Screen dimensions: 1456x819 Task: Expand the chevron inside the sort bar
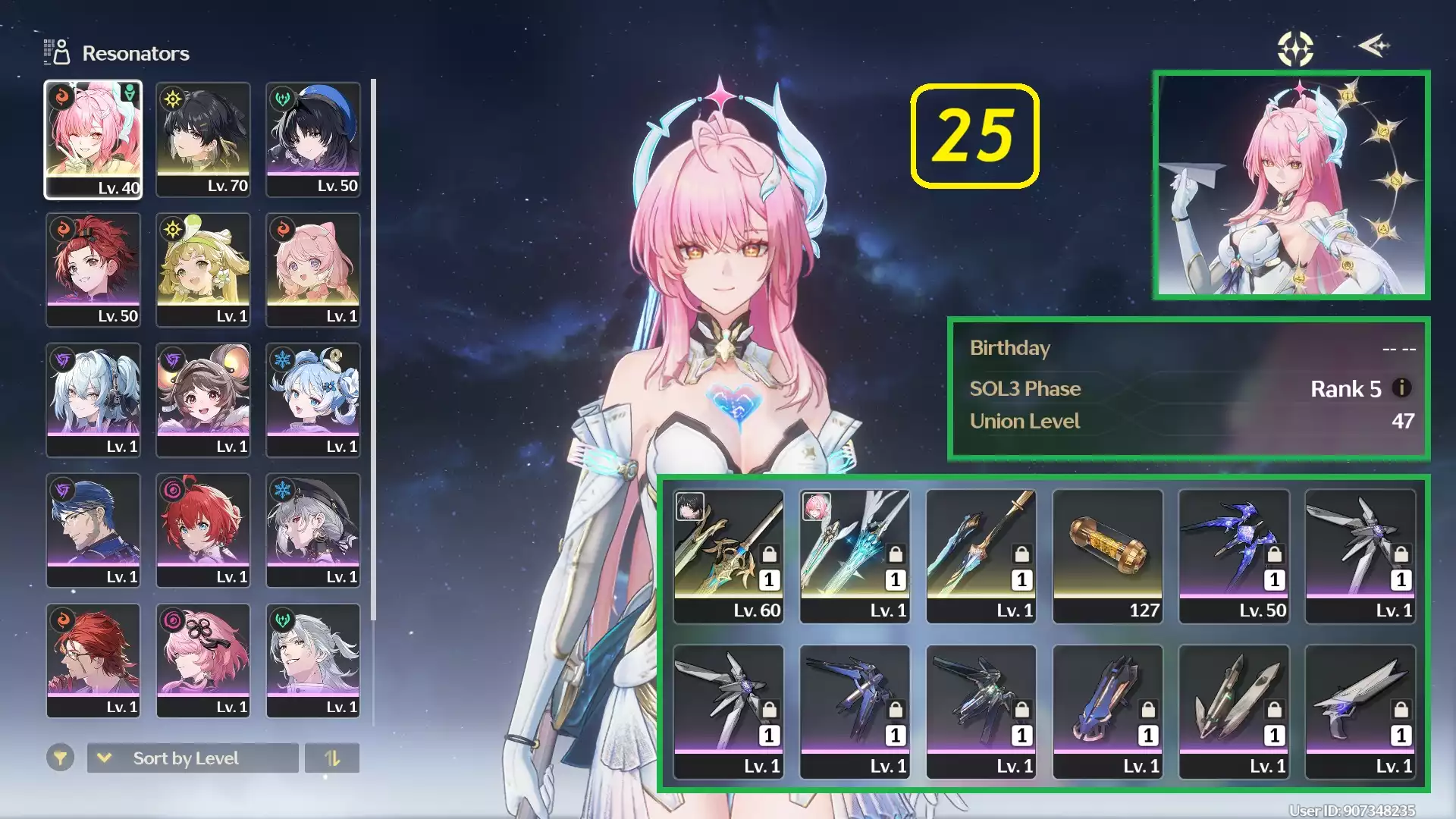click(x=104, y=758)
